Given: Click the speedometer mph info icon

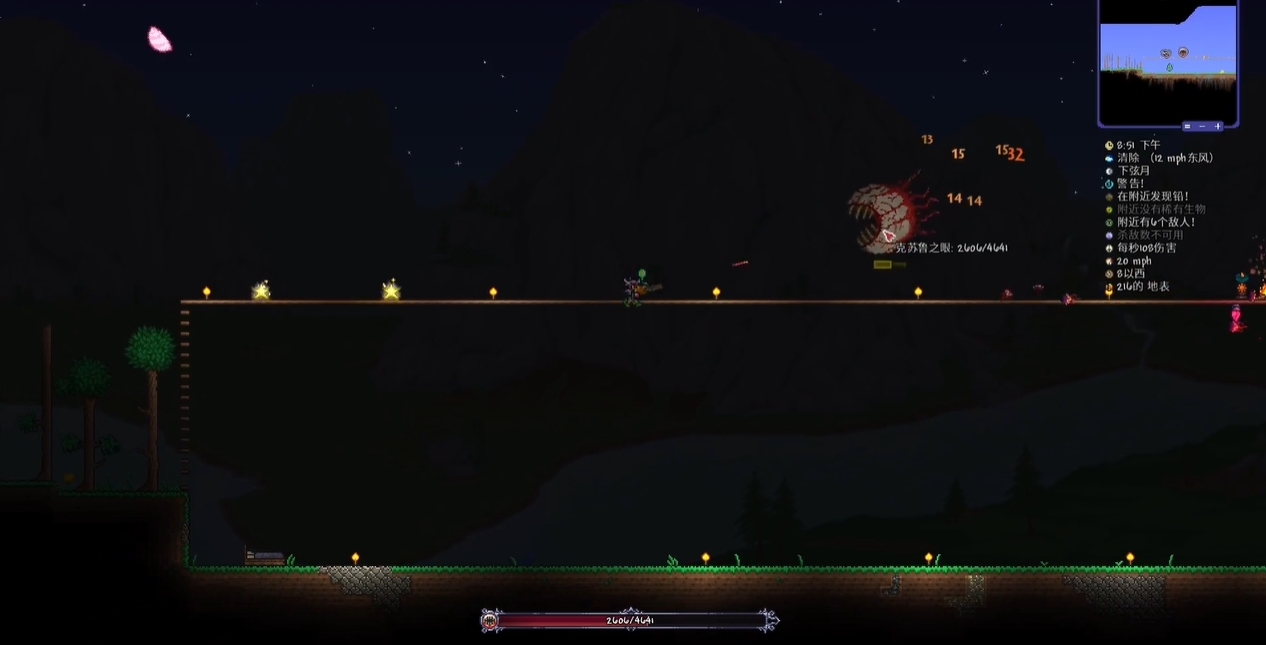Looking at the screenshot, I should 1109,261.
